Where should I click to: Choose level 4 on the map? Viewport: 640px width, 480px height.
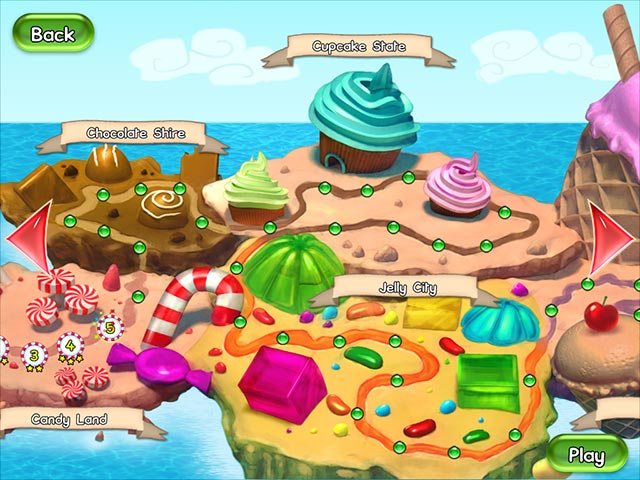click(x=70, y=343)
